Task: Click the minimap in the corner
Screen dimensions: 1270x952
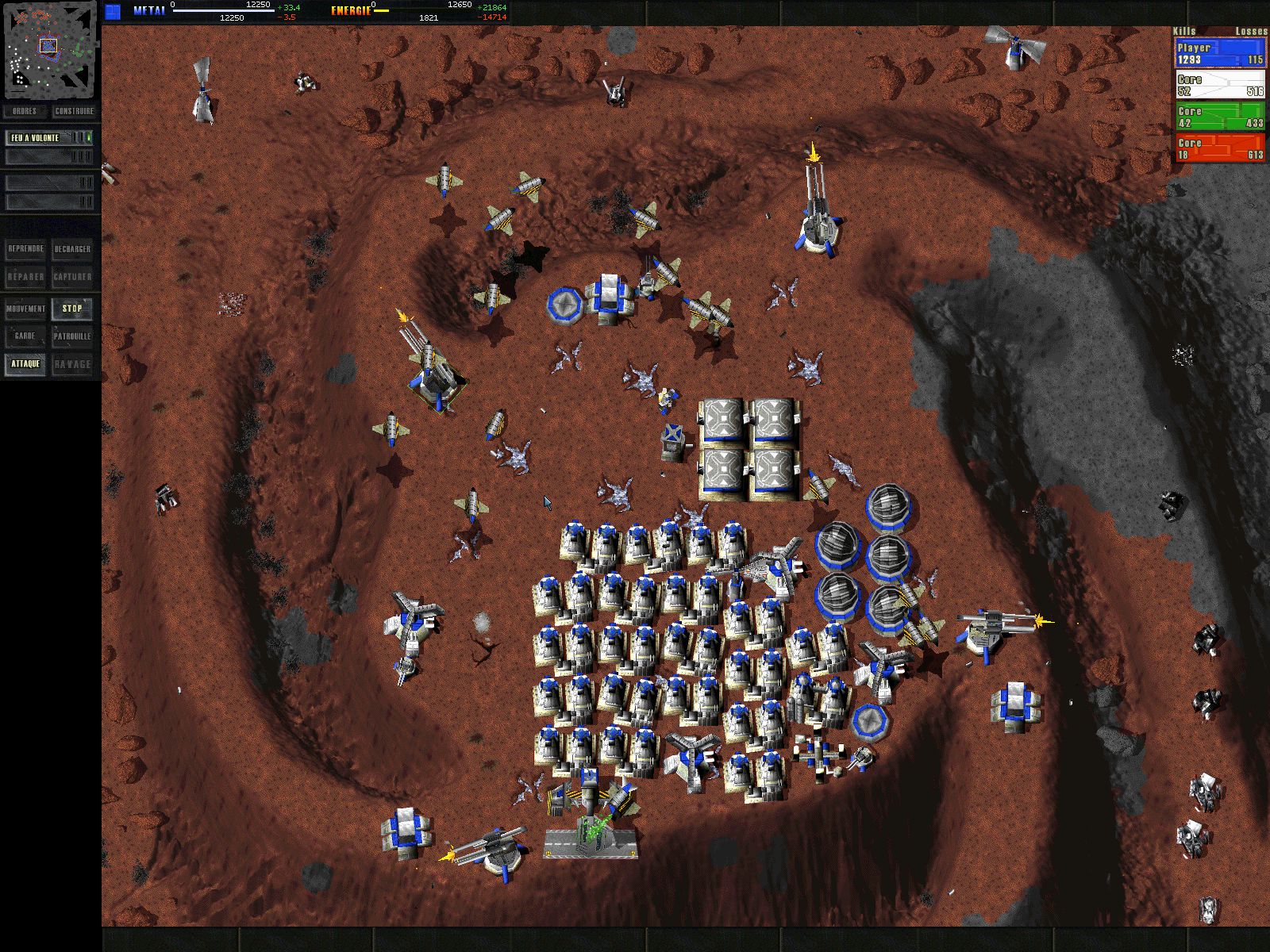Action: click(50, 49)
